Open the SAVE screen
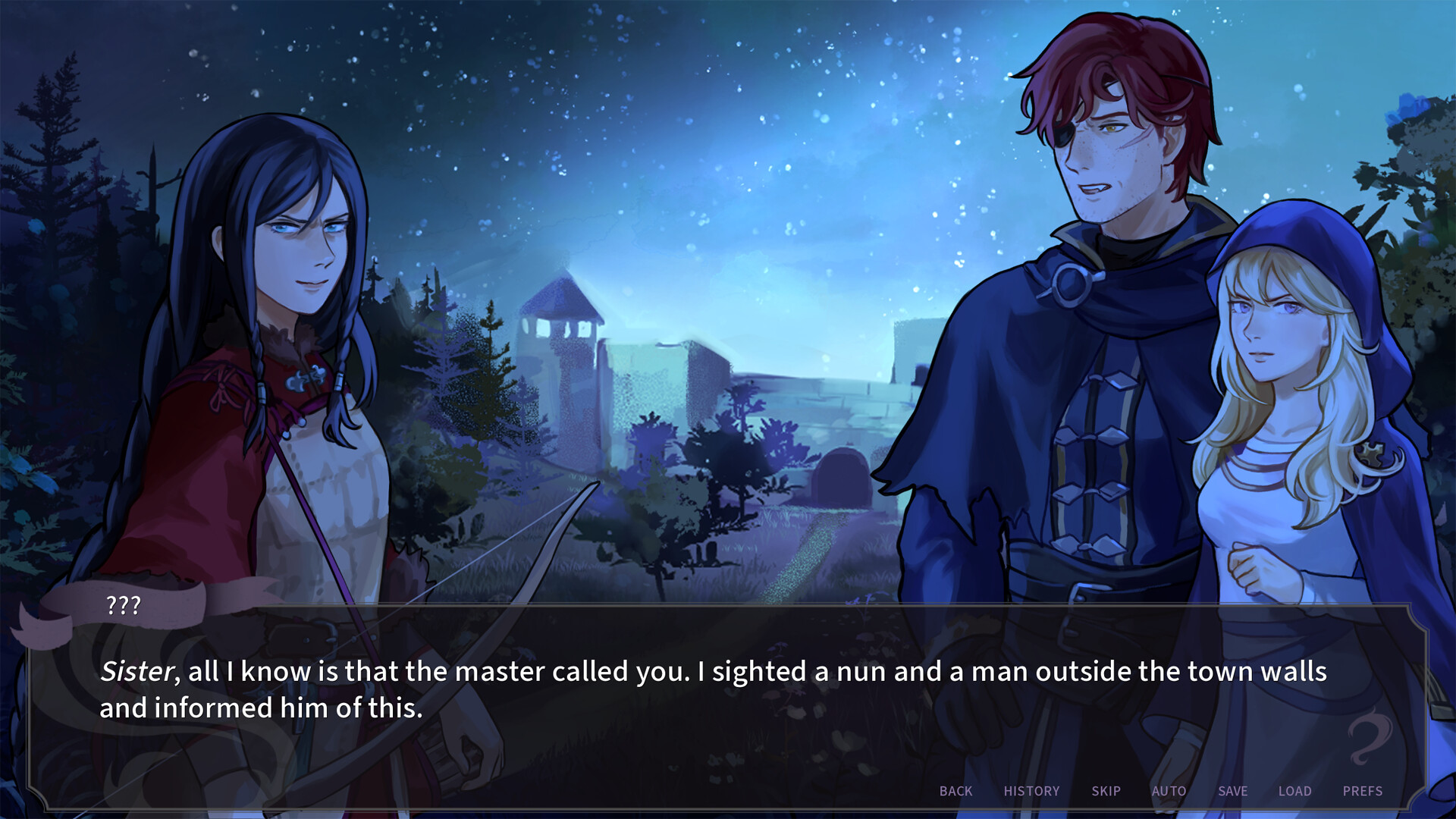Screen dimensions: 1456x819 pyautogui.click(x=1232, y=791)
